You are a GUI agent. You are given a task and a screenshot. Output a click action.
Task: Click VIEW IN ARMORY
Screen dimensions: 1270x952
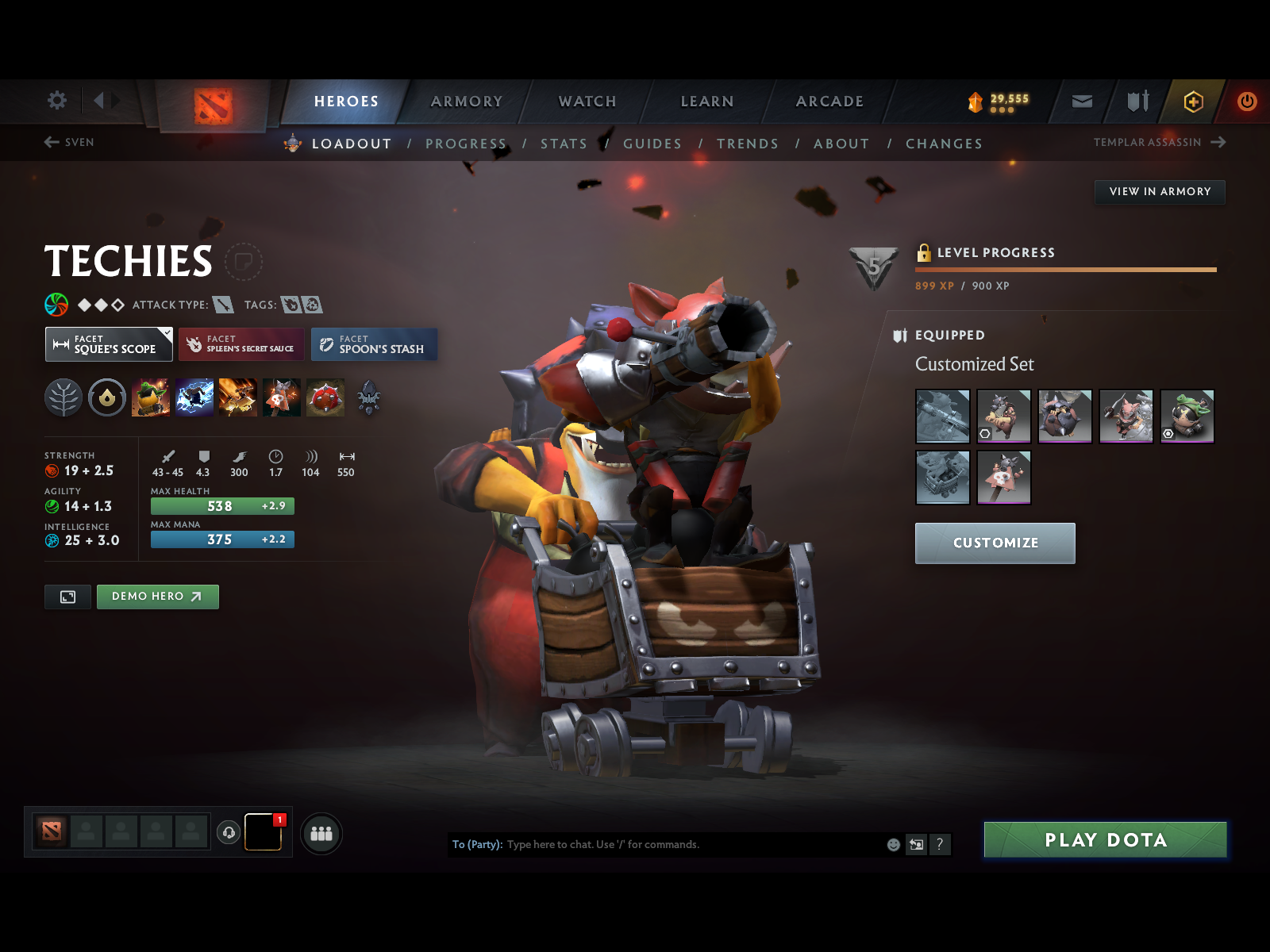coord(1160,191)
